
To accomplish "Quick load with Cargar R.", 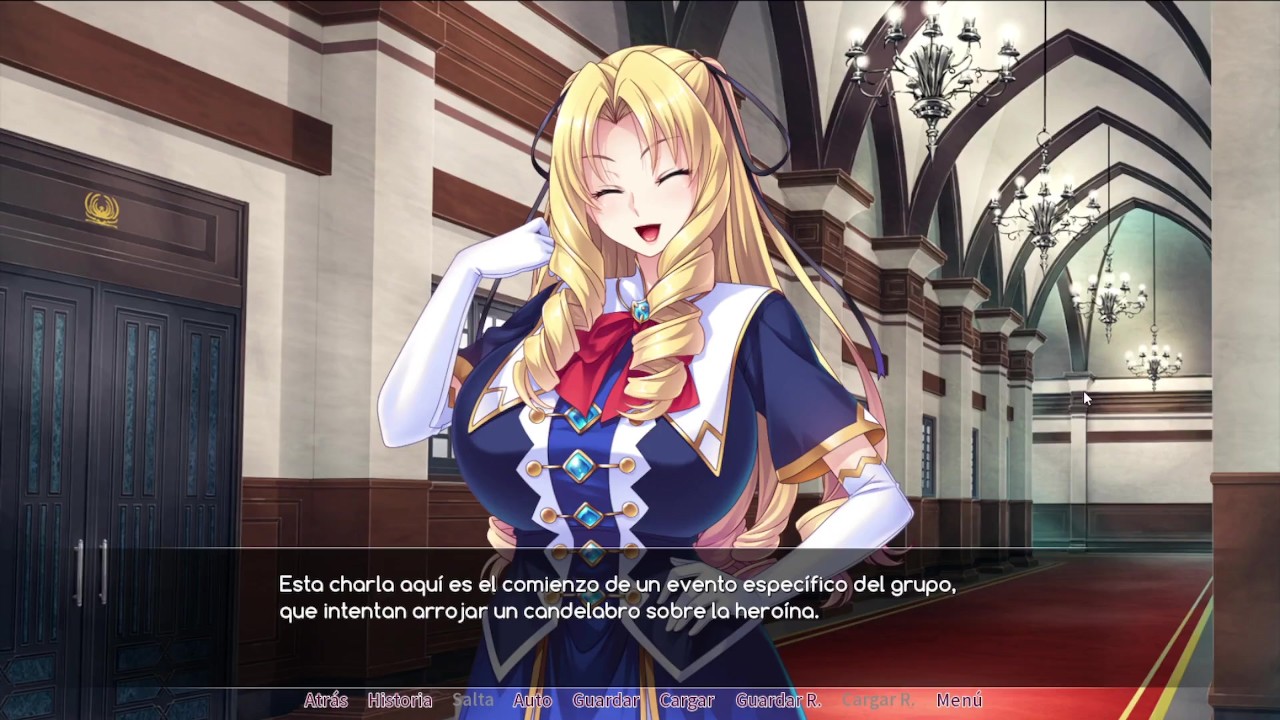I will coord(878,700).
